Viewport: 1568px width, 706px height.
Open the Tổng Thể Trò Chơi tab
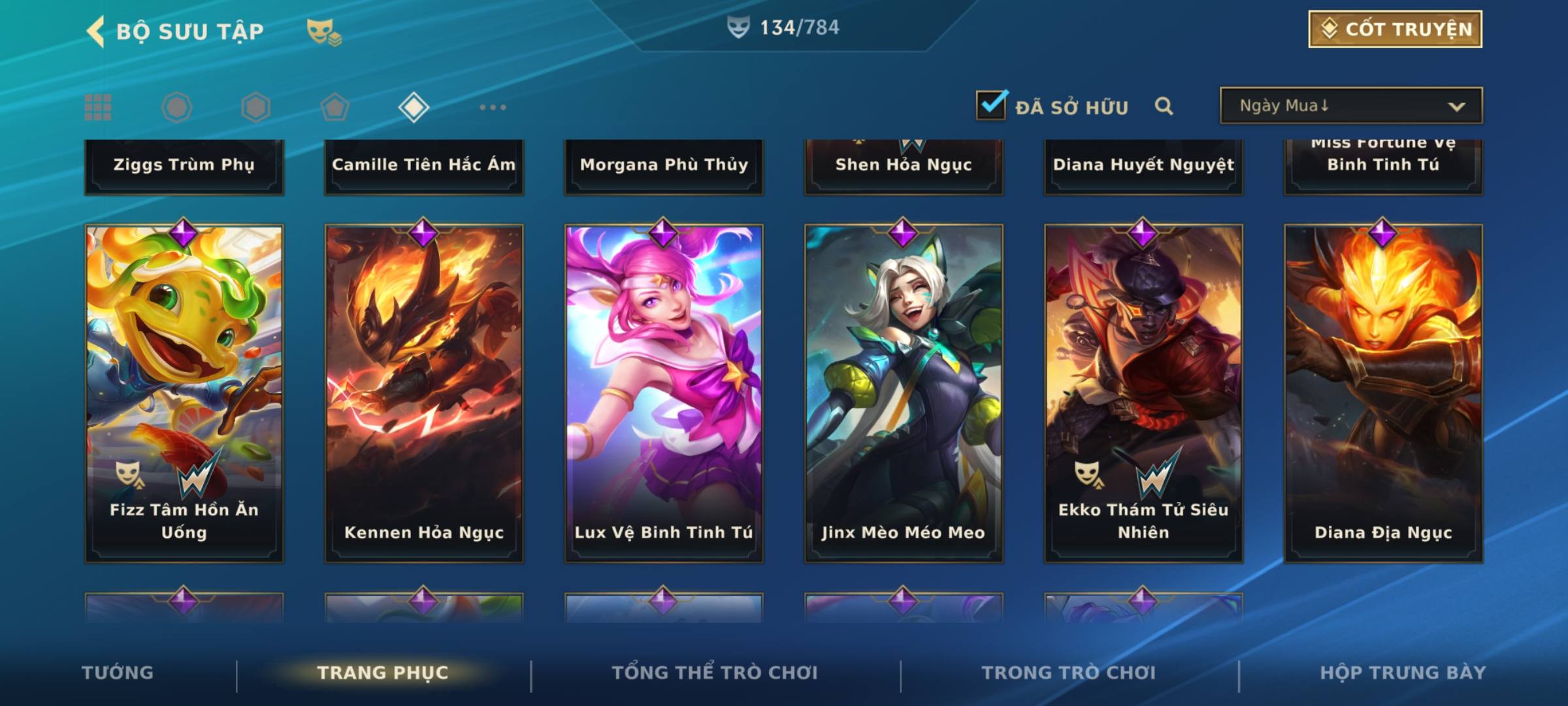[x=715, y=673]
